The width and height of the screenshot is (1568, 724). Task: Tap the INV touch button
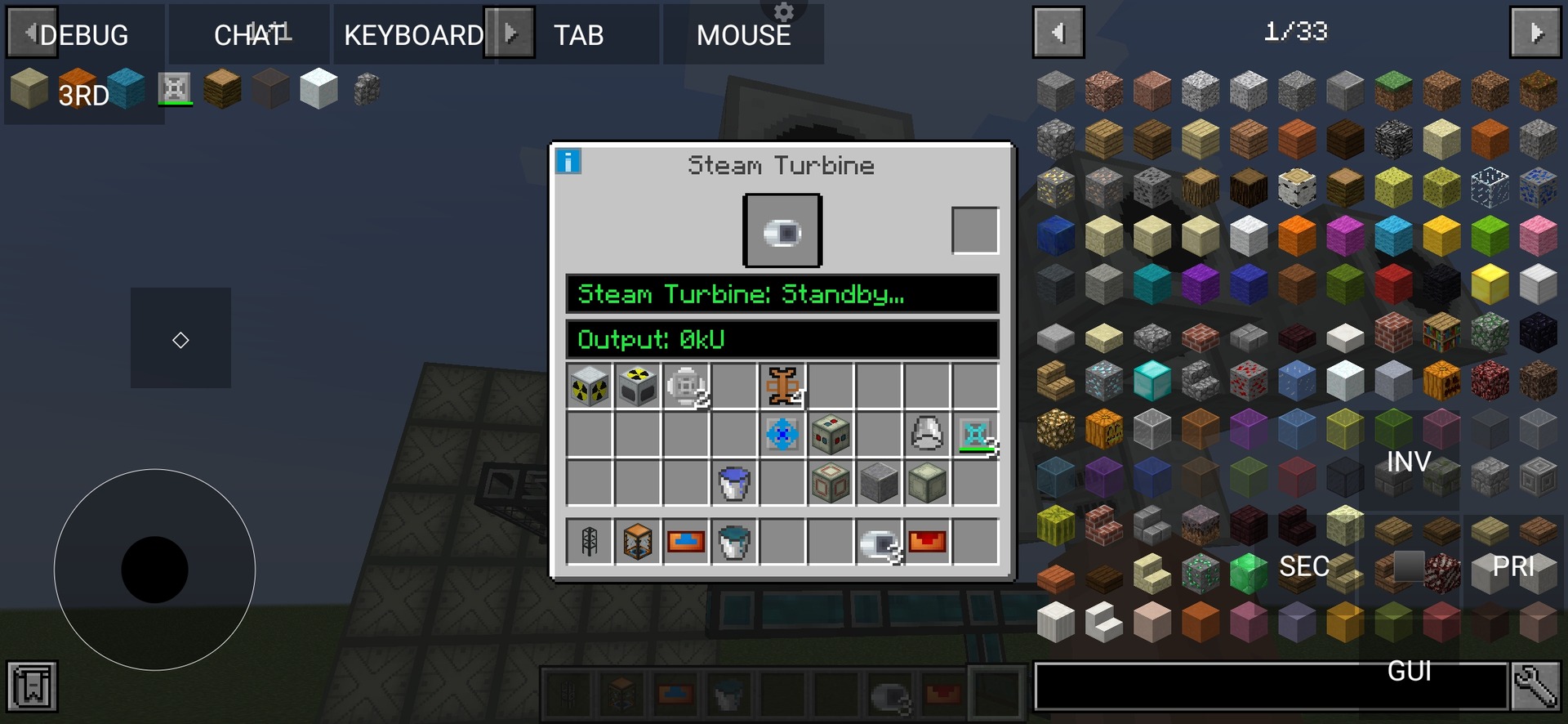click(1409, 462)
